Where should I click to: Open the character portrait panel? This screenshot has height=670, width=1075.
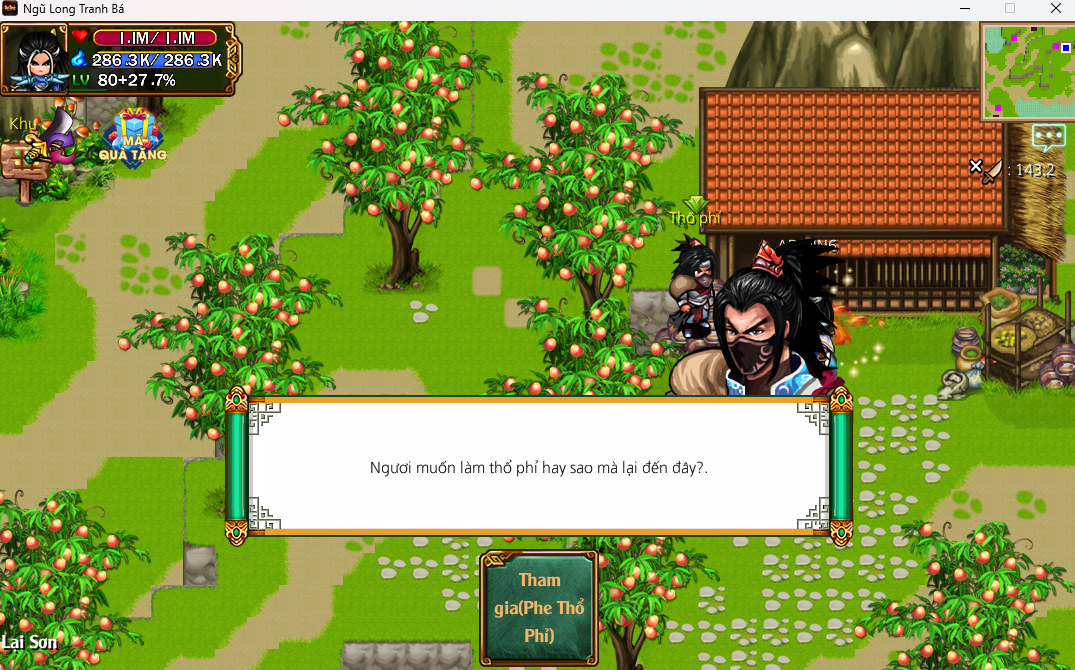(x=36, y=59)
